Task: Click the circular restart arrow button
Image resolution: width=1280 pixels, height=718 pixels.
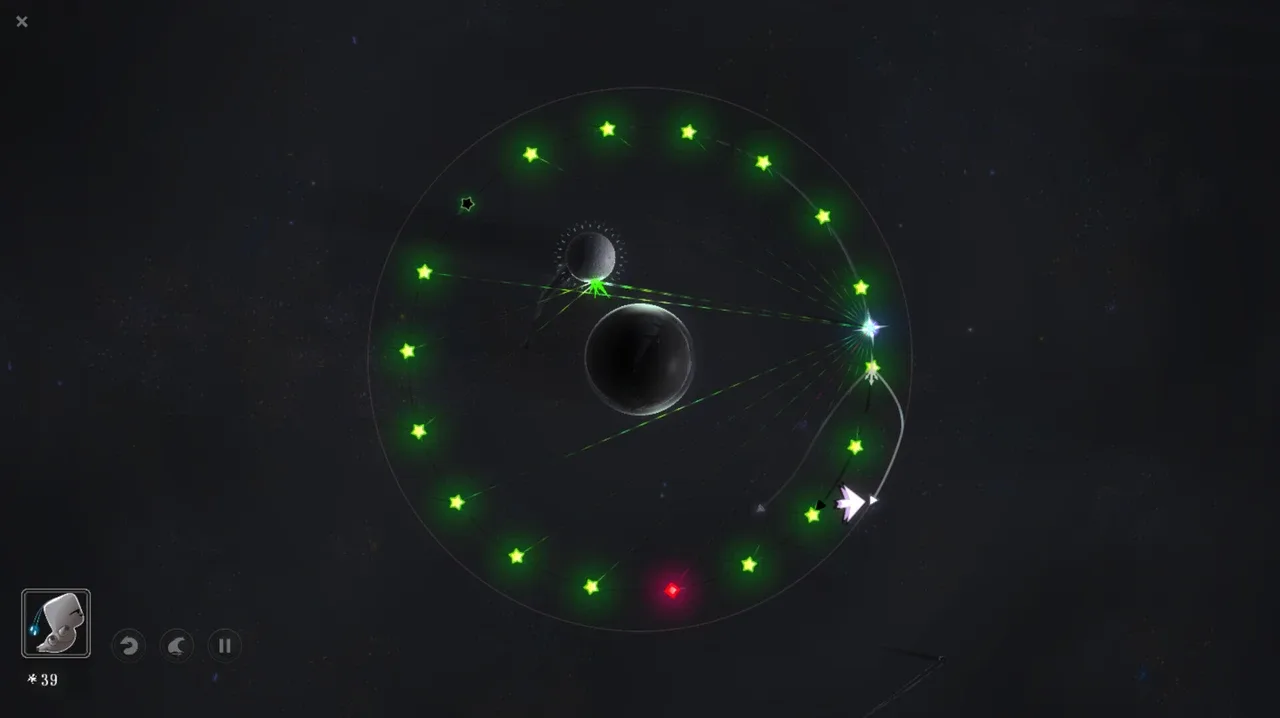Action: pos(128,646)
